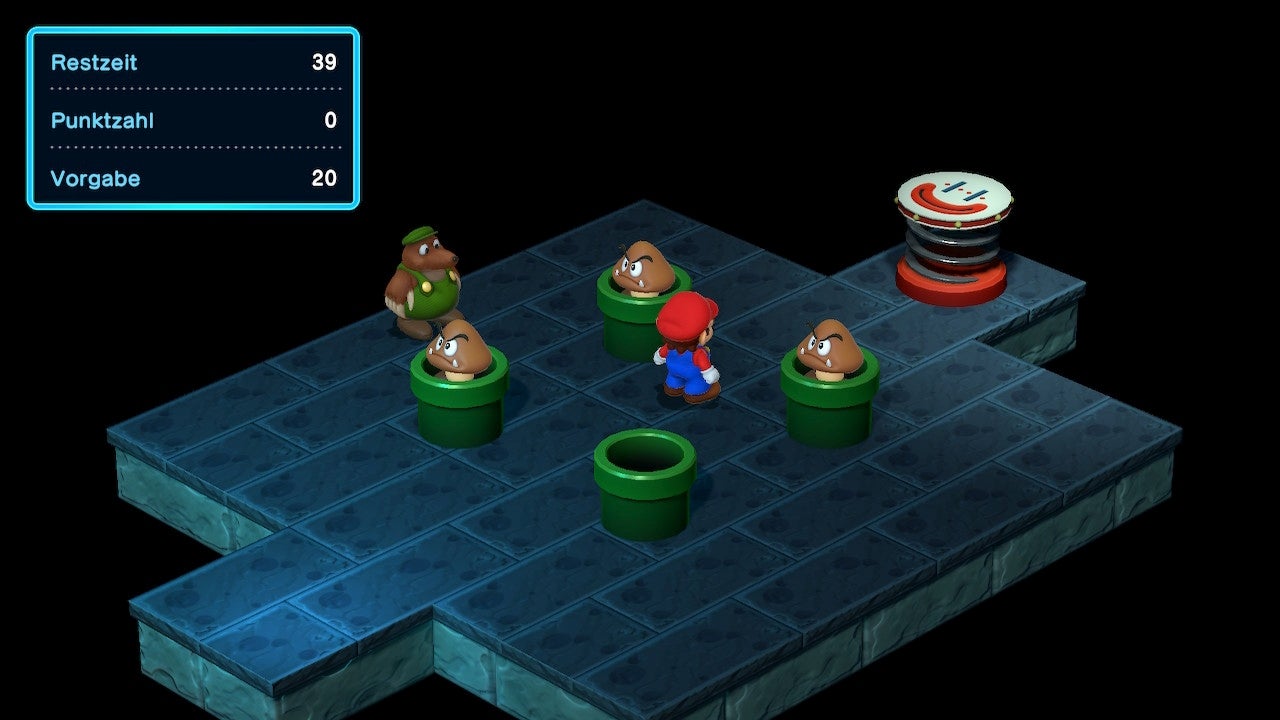
Task: Click the Punktzahl score value of 0
Action: (330, 120)
